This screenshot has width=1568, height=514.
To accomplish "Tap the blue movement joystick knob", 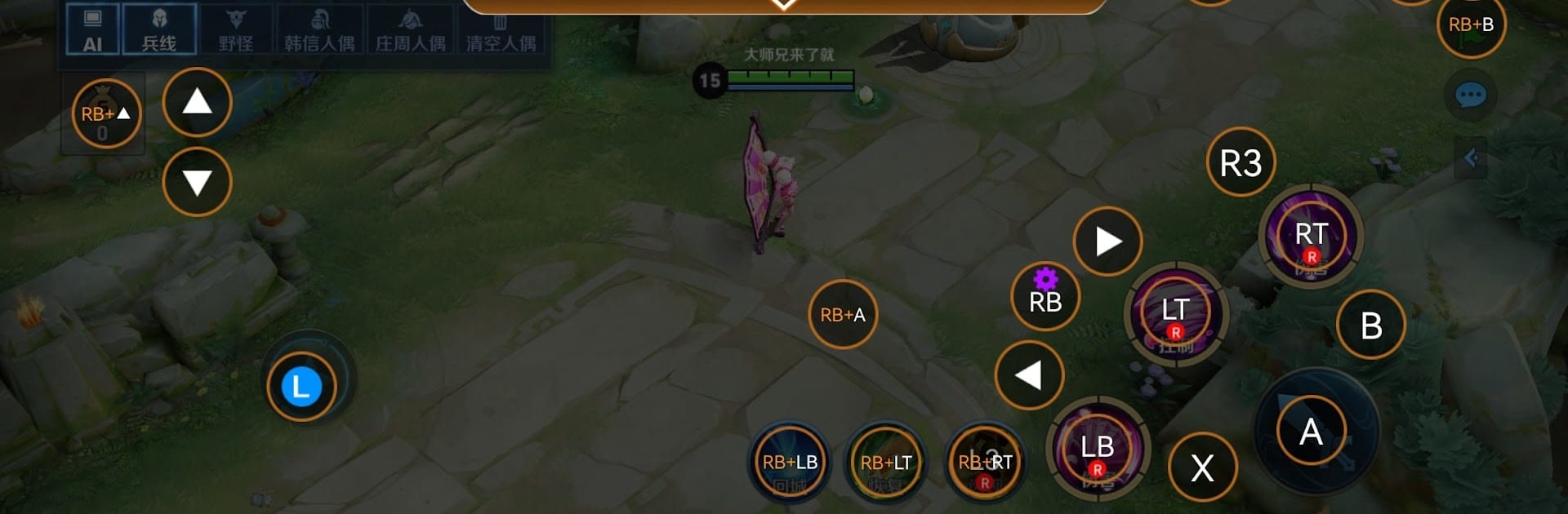I will (x=301, y=387).
